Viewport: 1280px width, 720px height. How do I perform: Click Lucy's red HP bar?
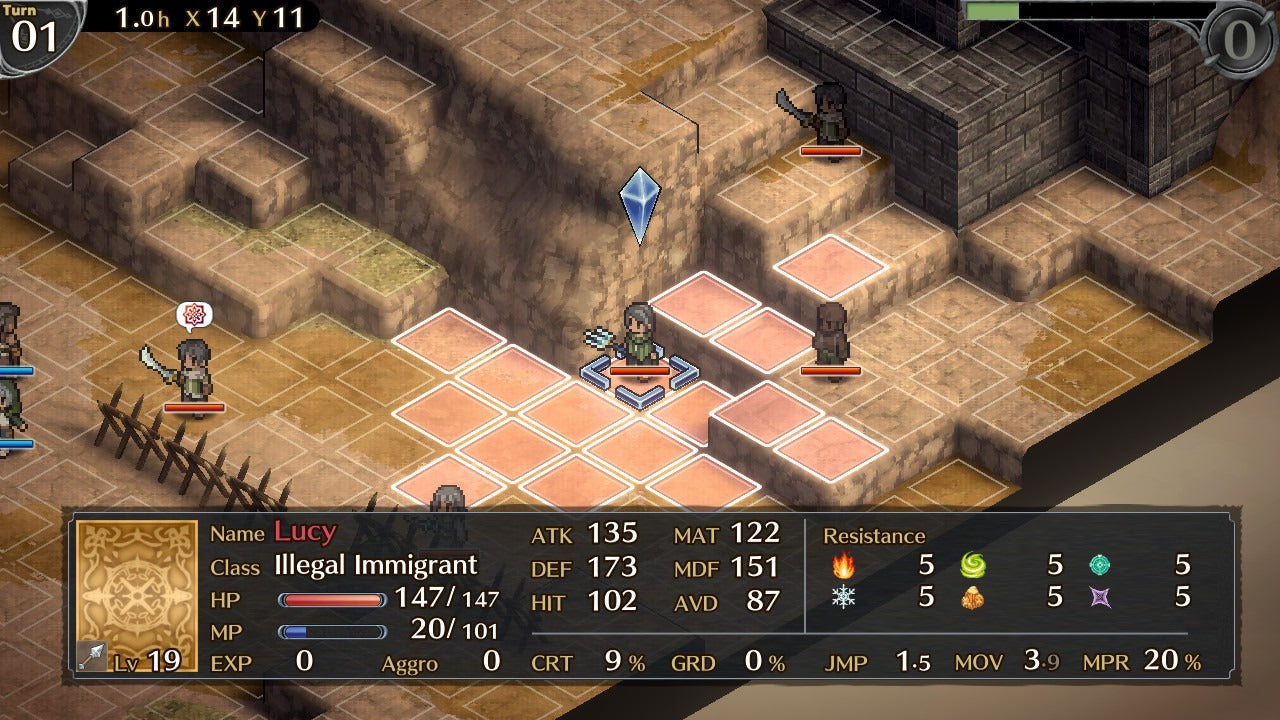pos(330,601)
